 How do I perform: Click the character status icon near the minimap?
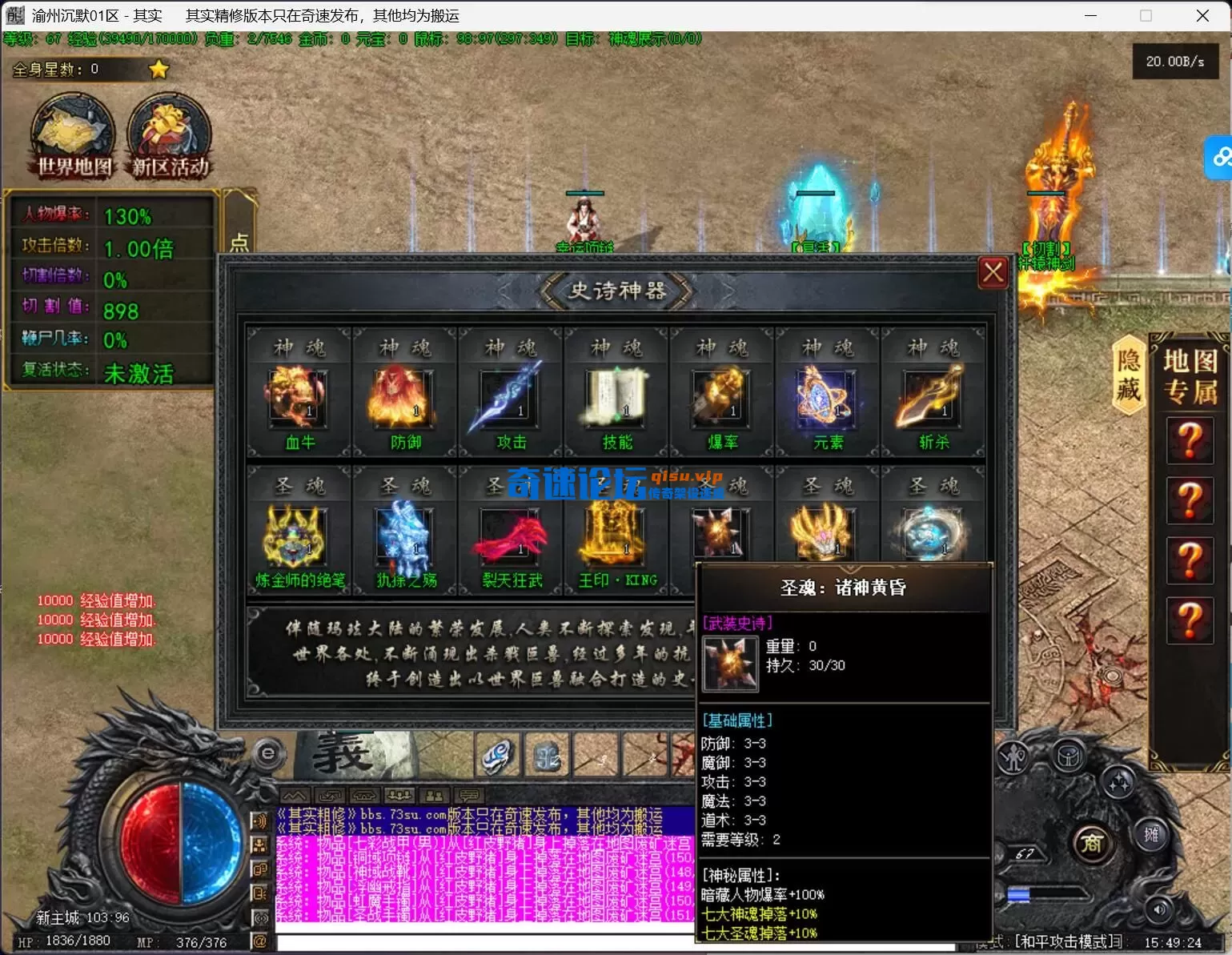tap(1013, 756)
